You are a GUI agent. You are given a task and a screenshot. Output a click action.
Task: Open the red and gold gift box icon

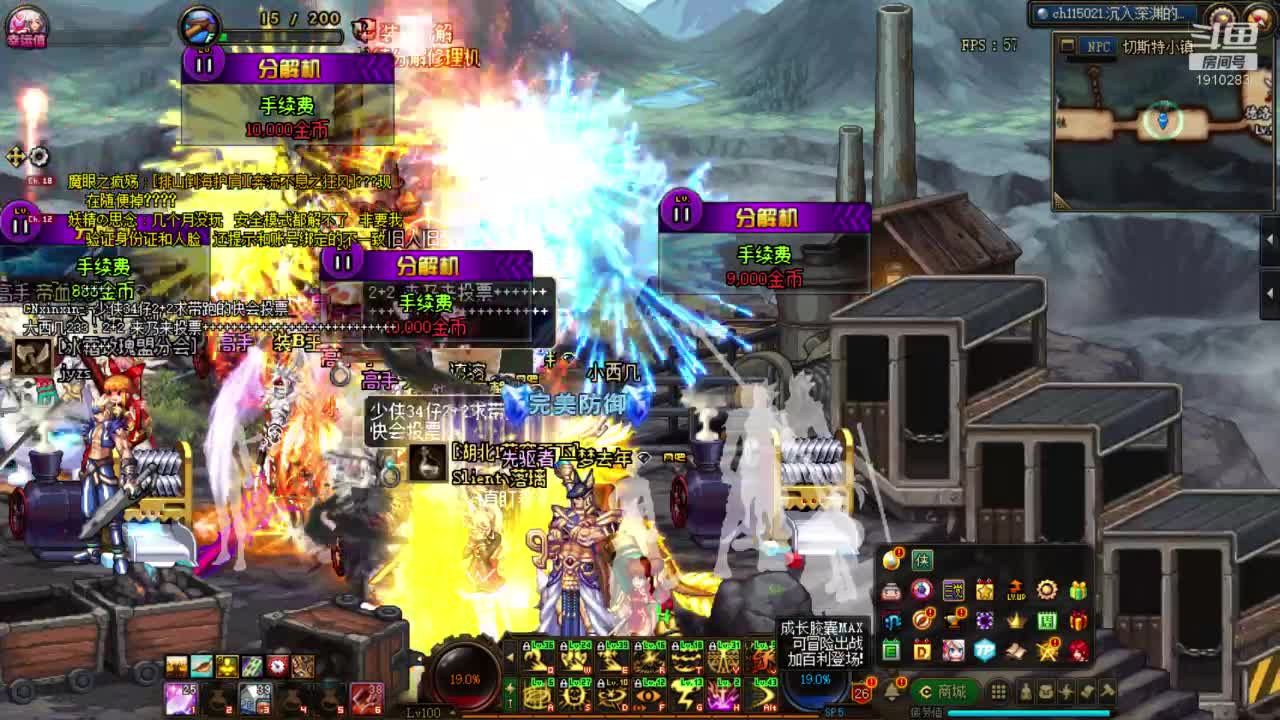pyautogui.click(x=1078, y=621)
